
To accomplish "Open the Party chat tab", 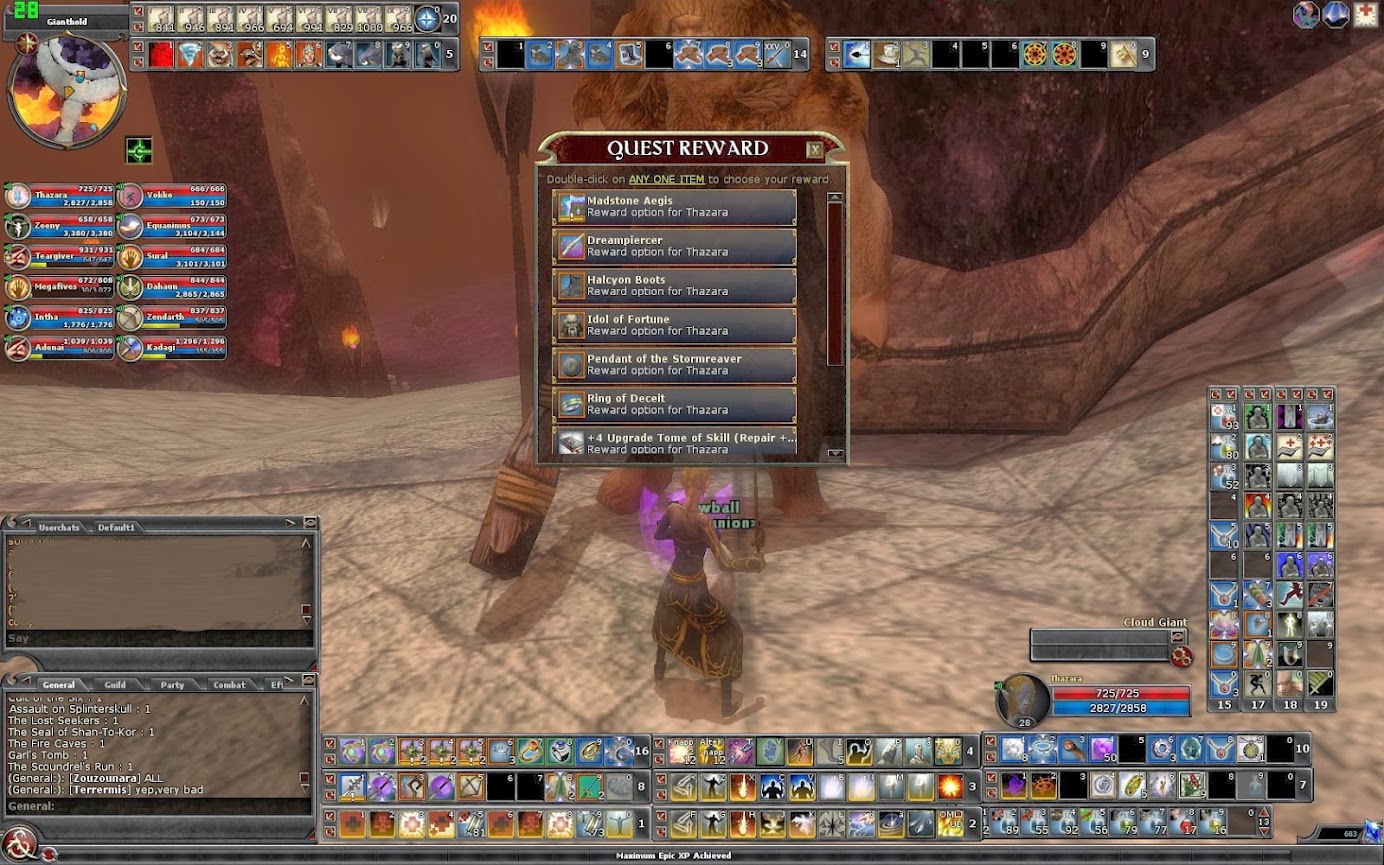I will pyautogui.click(x=172, y=685).
